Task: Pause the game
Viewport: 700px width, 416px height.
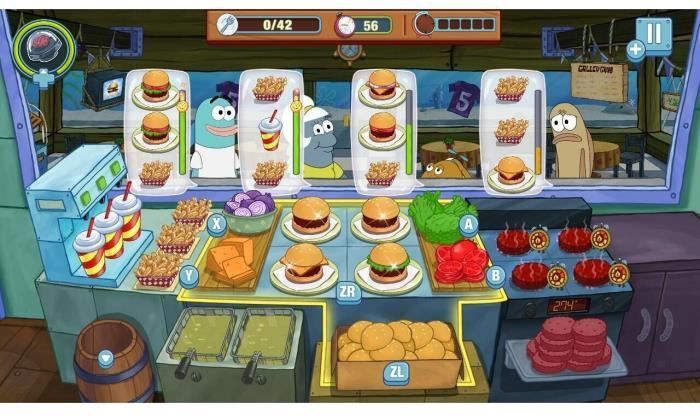Action: pyautogui.click(x=654, y=34)
